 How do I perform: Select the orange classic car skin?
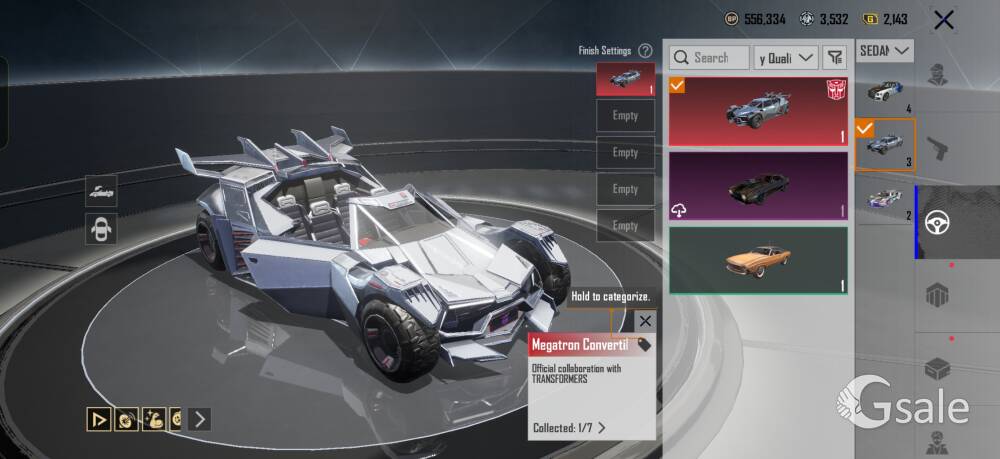(758, 260)
